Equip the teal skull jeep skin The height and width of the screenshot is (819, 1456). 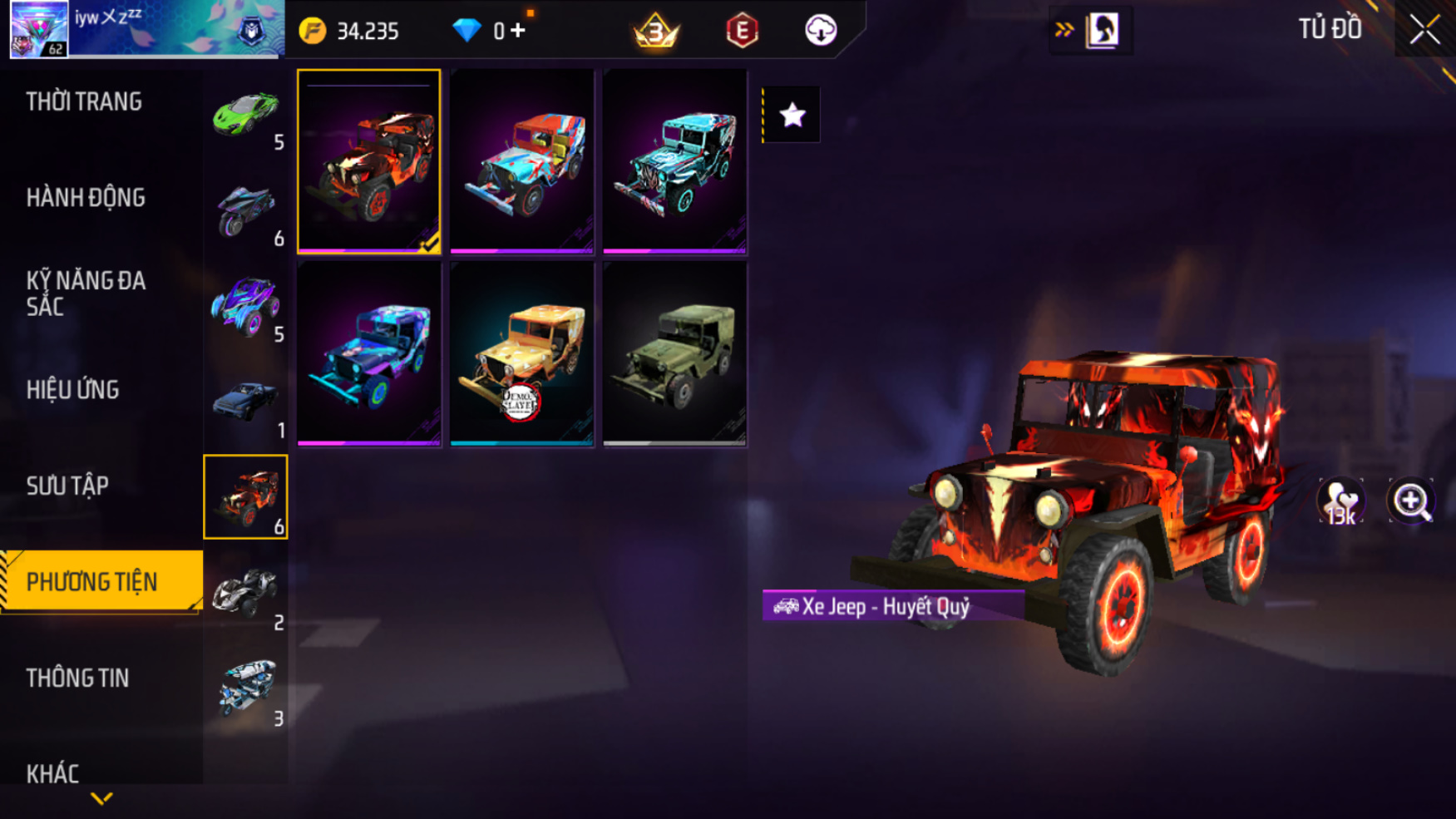(674, 161)
